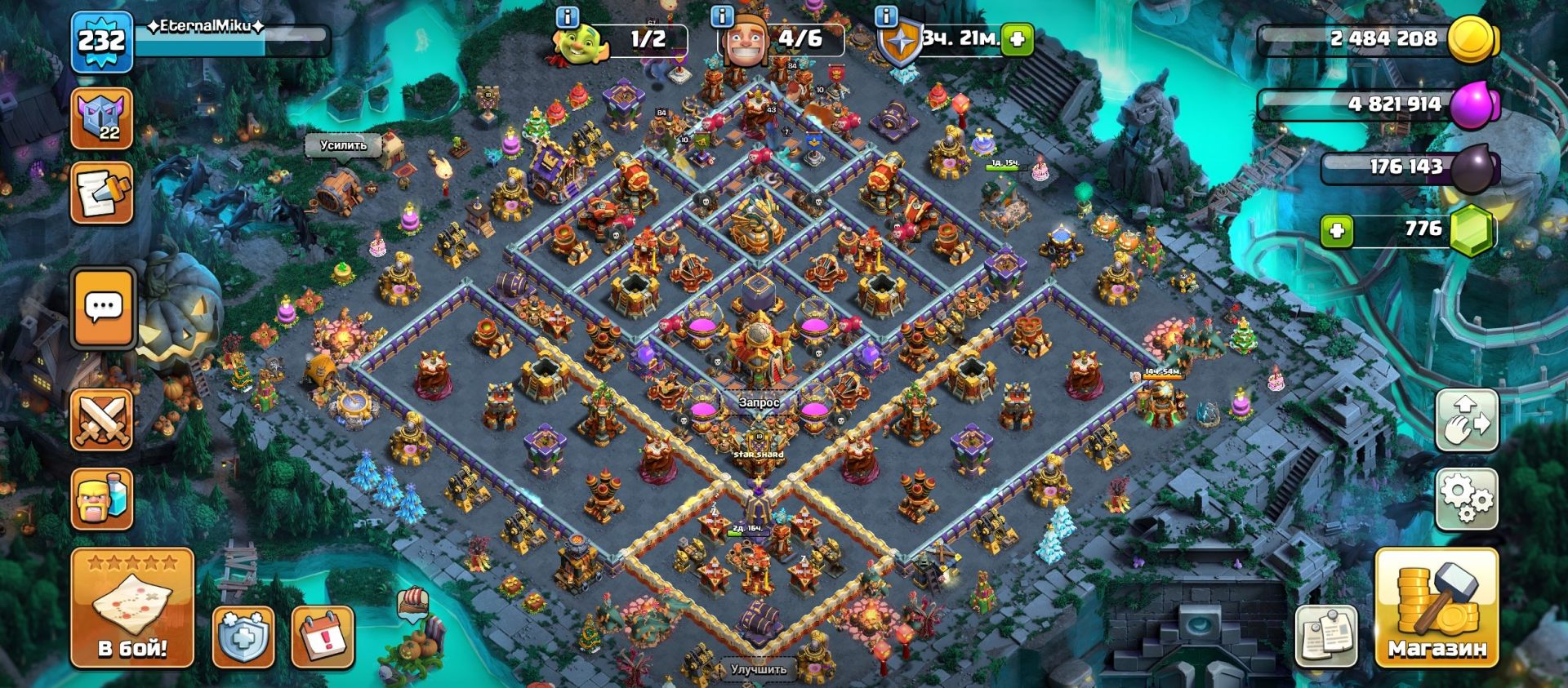Open the league badge showing 22
Screen dimensions: 1568x688
tap(102, 118)
